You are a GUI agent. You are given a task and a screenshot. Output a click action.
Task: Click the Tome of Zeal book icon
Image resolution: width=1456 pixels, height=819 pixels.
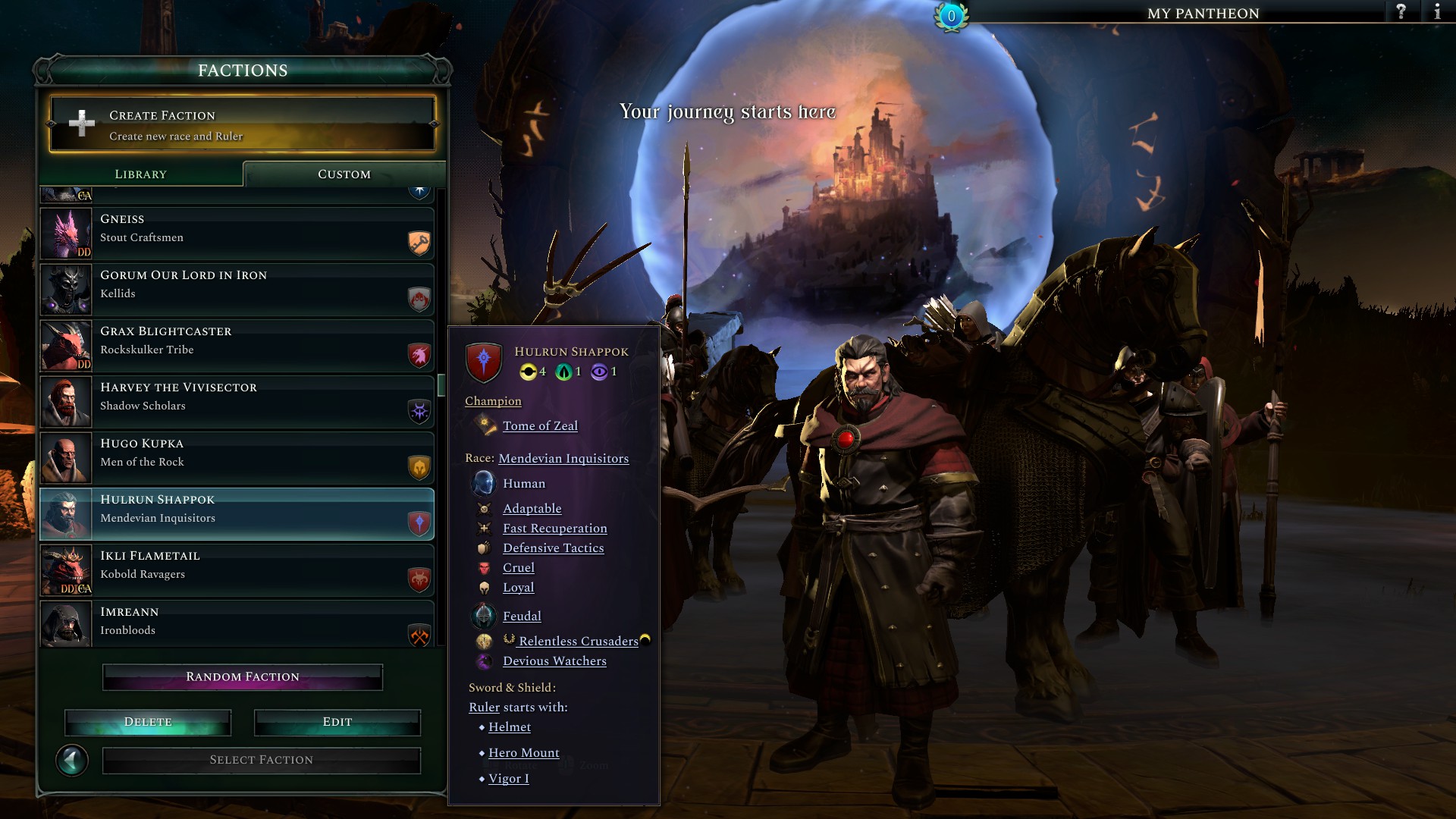485,425
